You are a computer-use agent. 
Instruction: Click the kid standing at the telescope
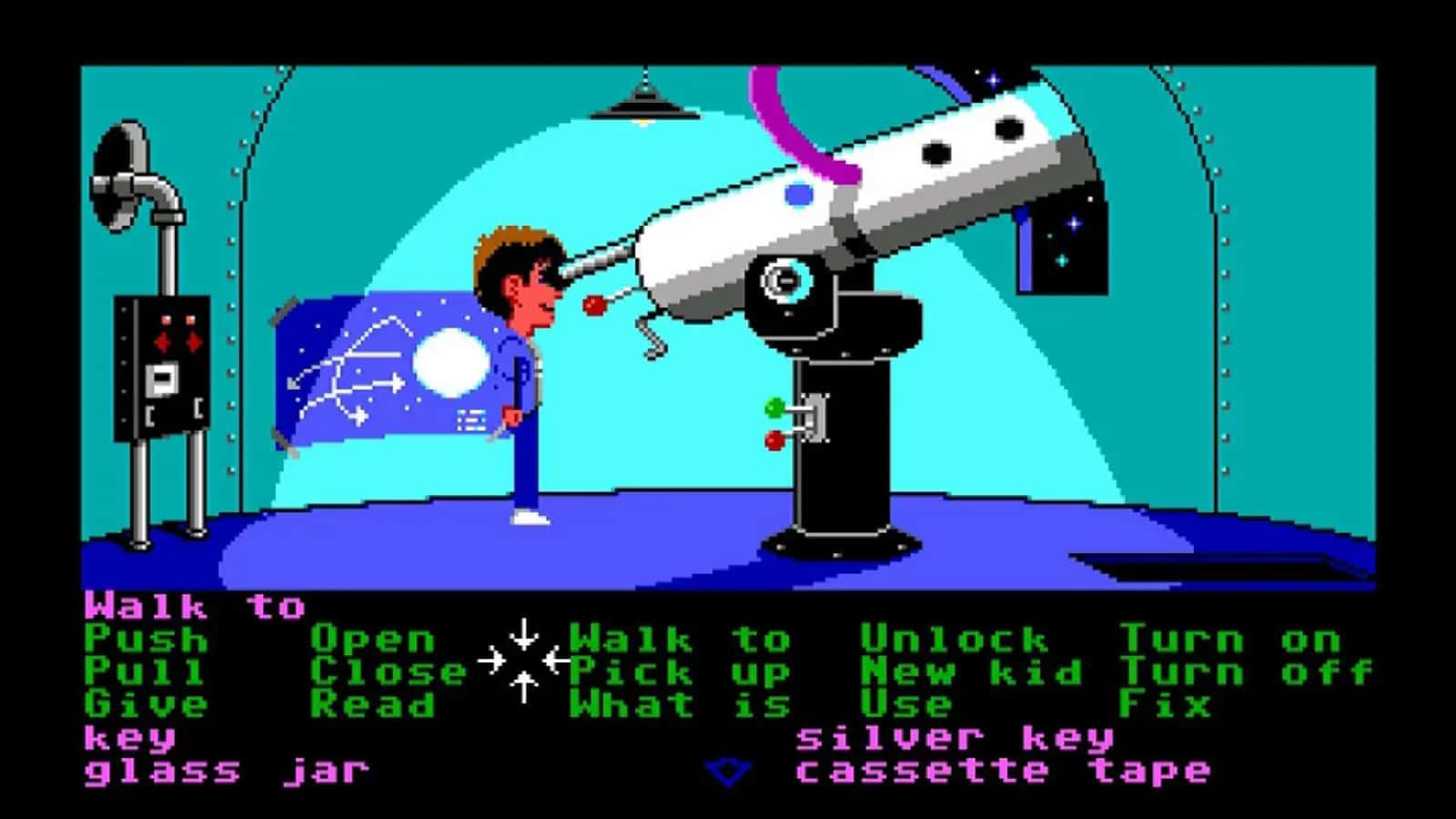point(519,364)
